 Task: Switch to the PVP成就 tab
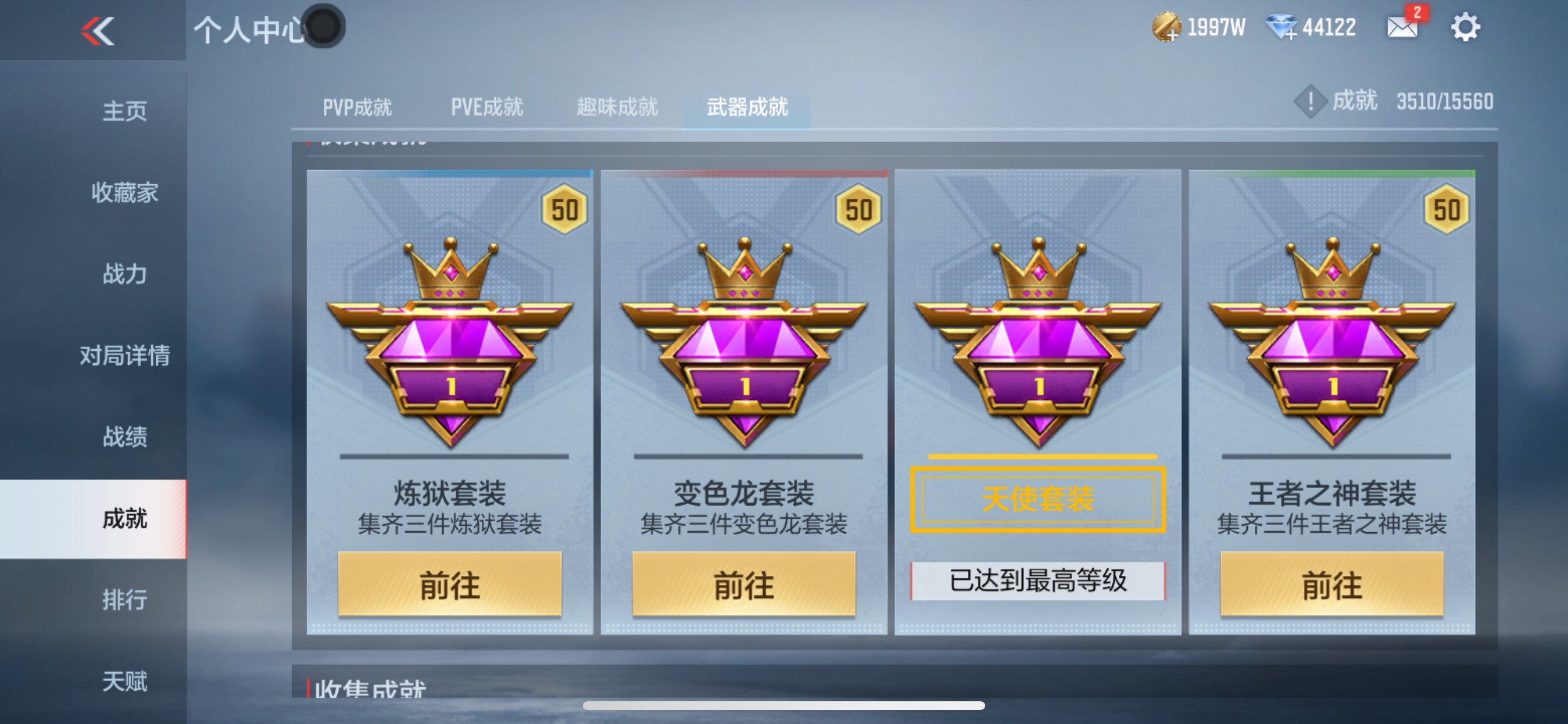[356, 107]
